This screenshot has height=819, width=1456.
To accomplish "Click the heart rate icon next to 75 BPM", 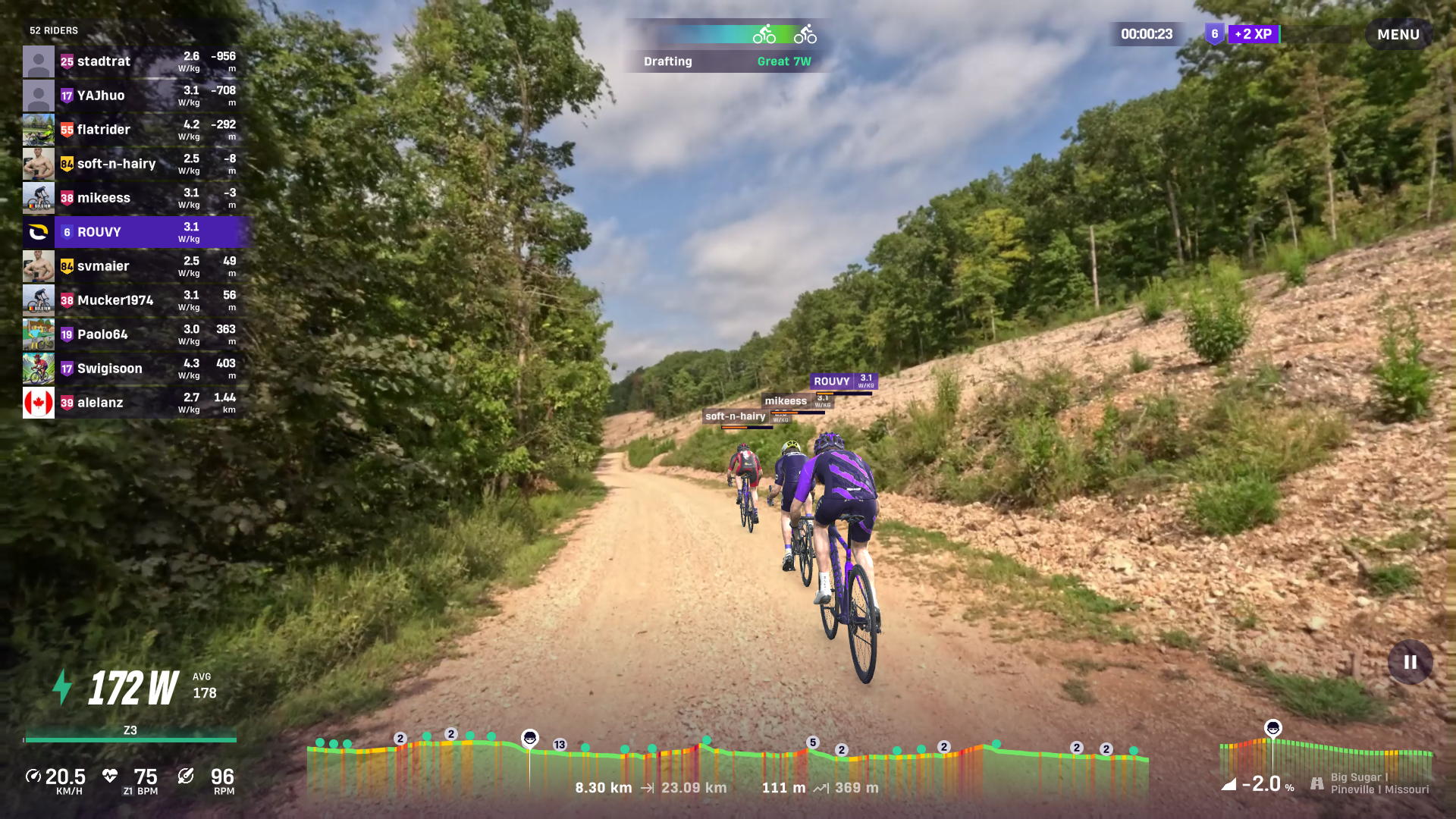I will [110, 776].
